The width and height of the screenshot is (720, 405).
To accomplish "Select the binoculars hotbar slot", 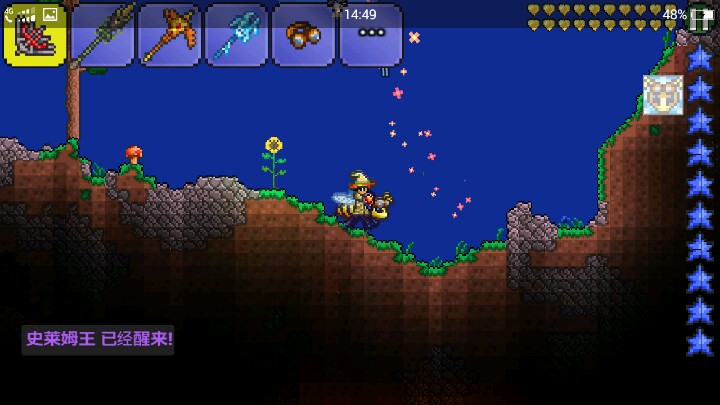I will point(303,34).
